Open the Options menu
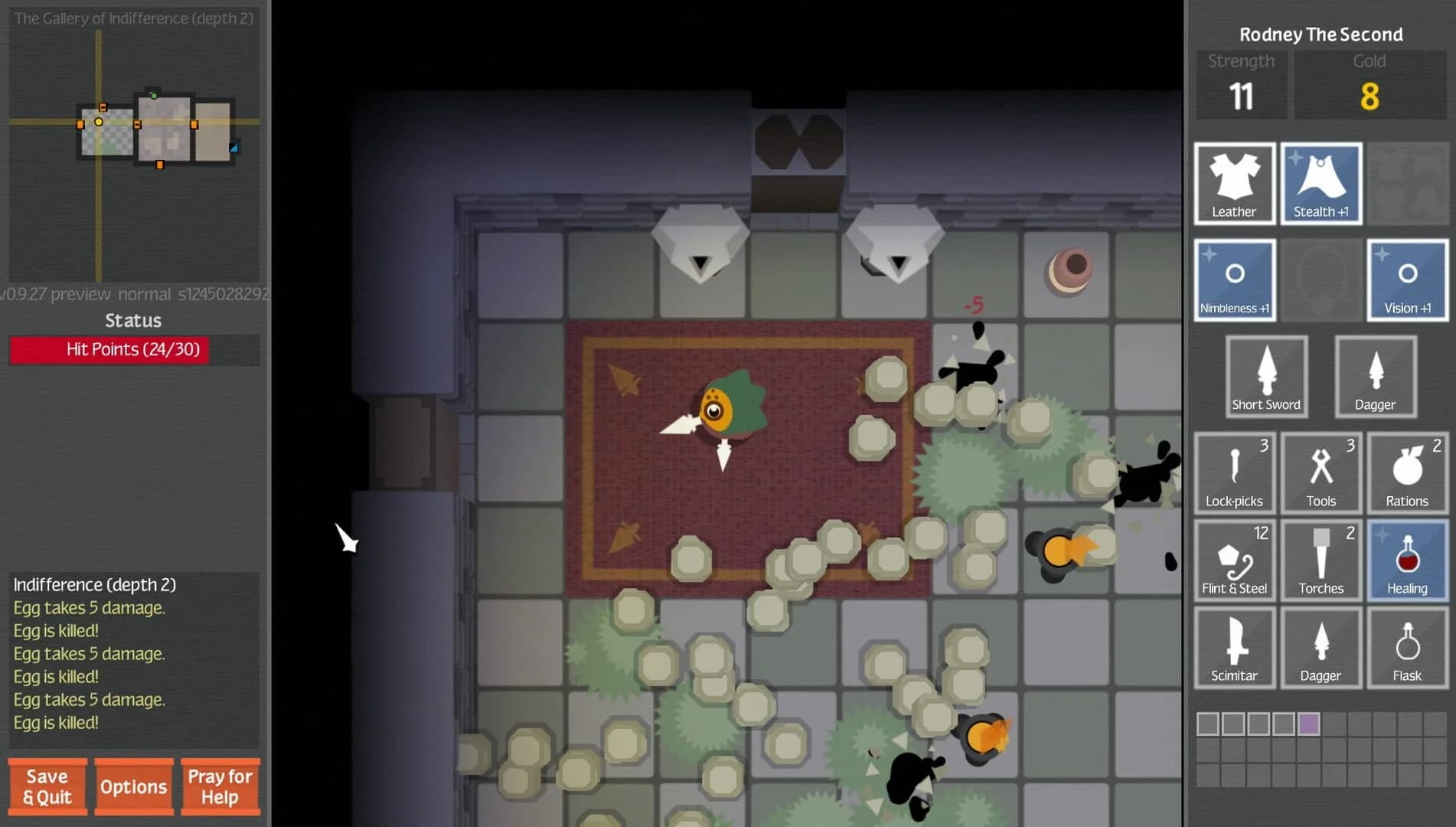 tap(134, 786)
